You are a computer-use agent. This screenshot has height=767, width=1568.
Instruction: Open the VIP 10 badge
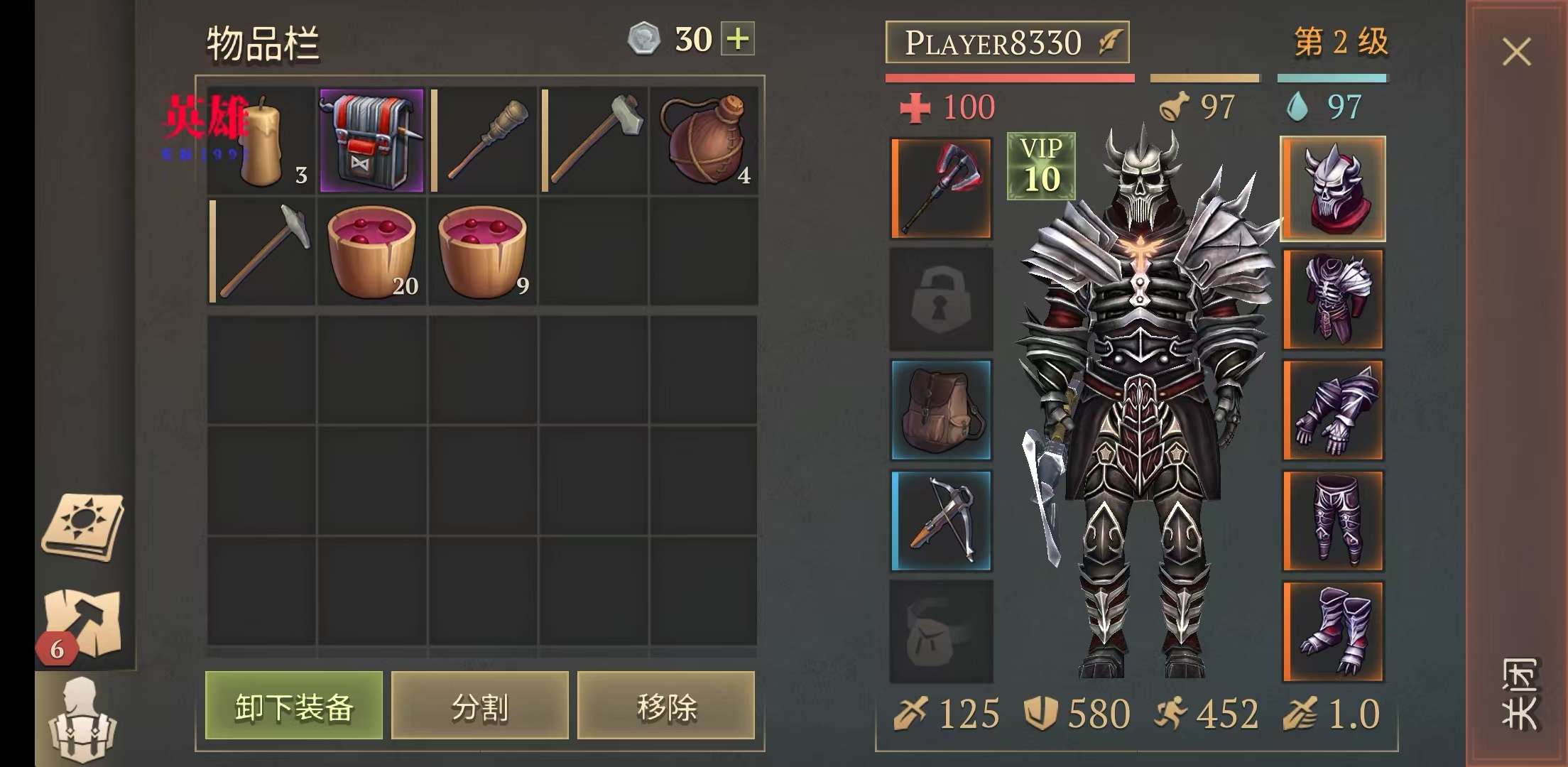click(x=1041, y=166)
